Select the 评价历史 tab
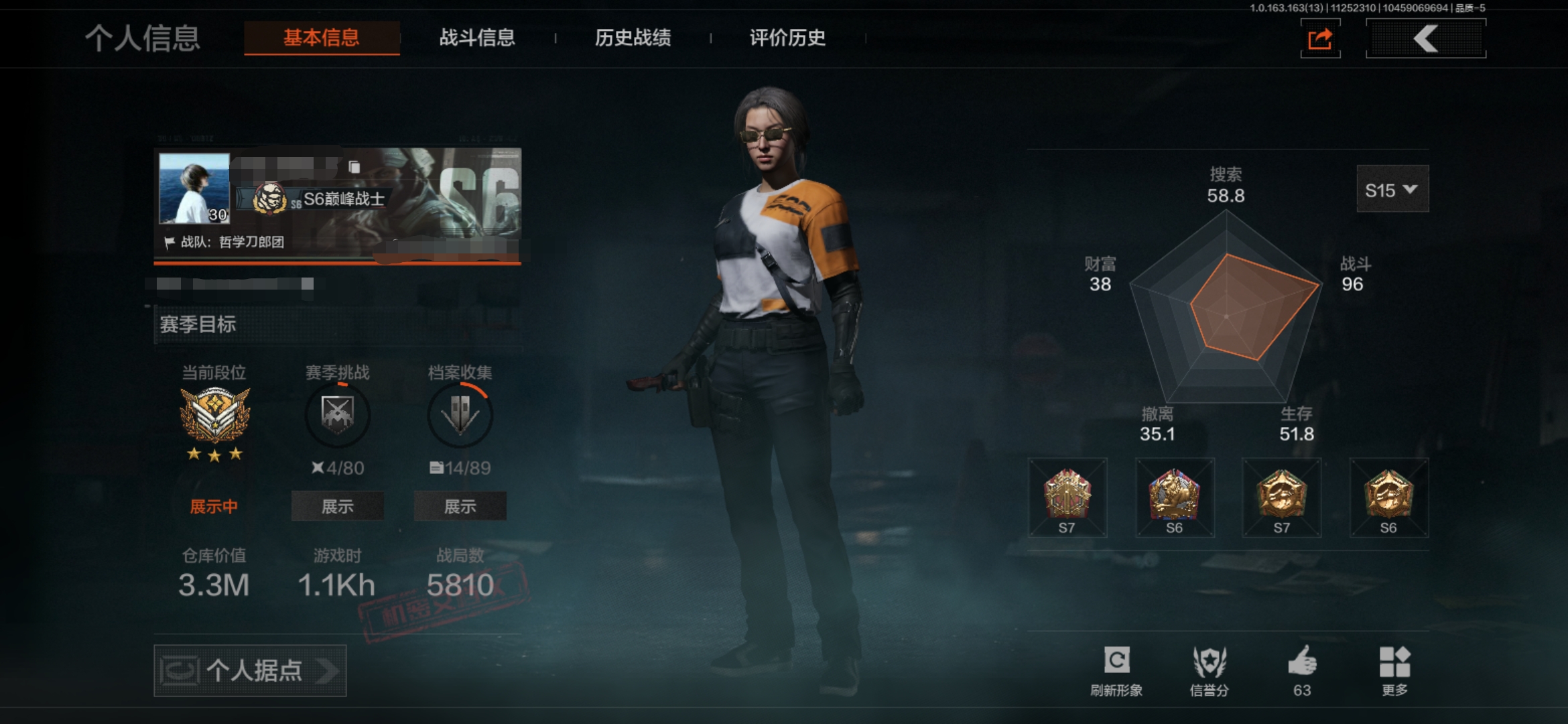Screen dimensions: 1568x724 (x=787, y=38)
